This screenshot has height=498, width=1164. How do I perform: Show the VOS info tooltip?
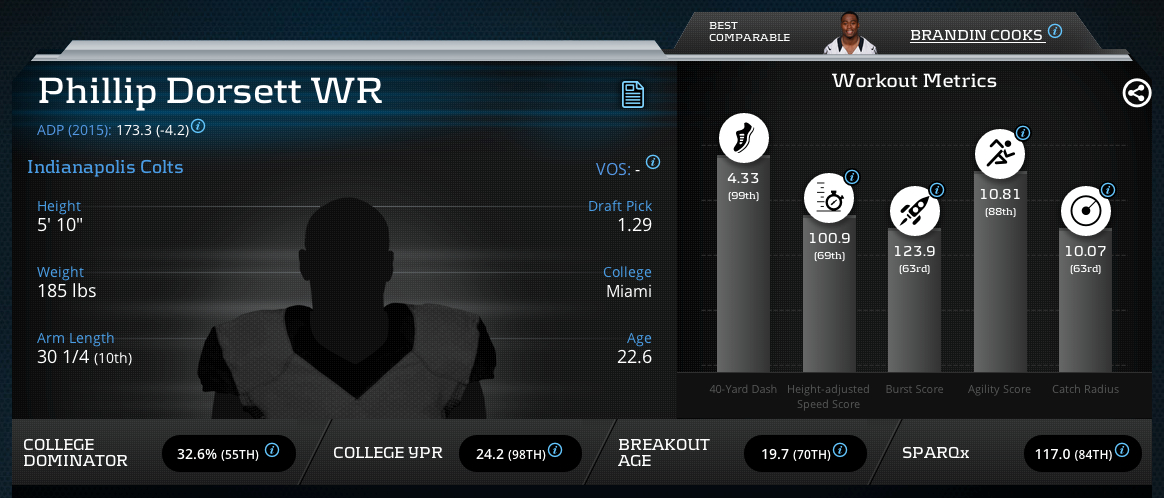tap(653, 162)
